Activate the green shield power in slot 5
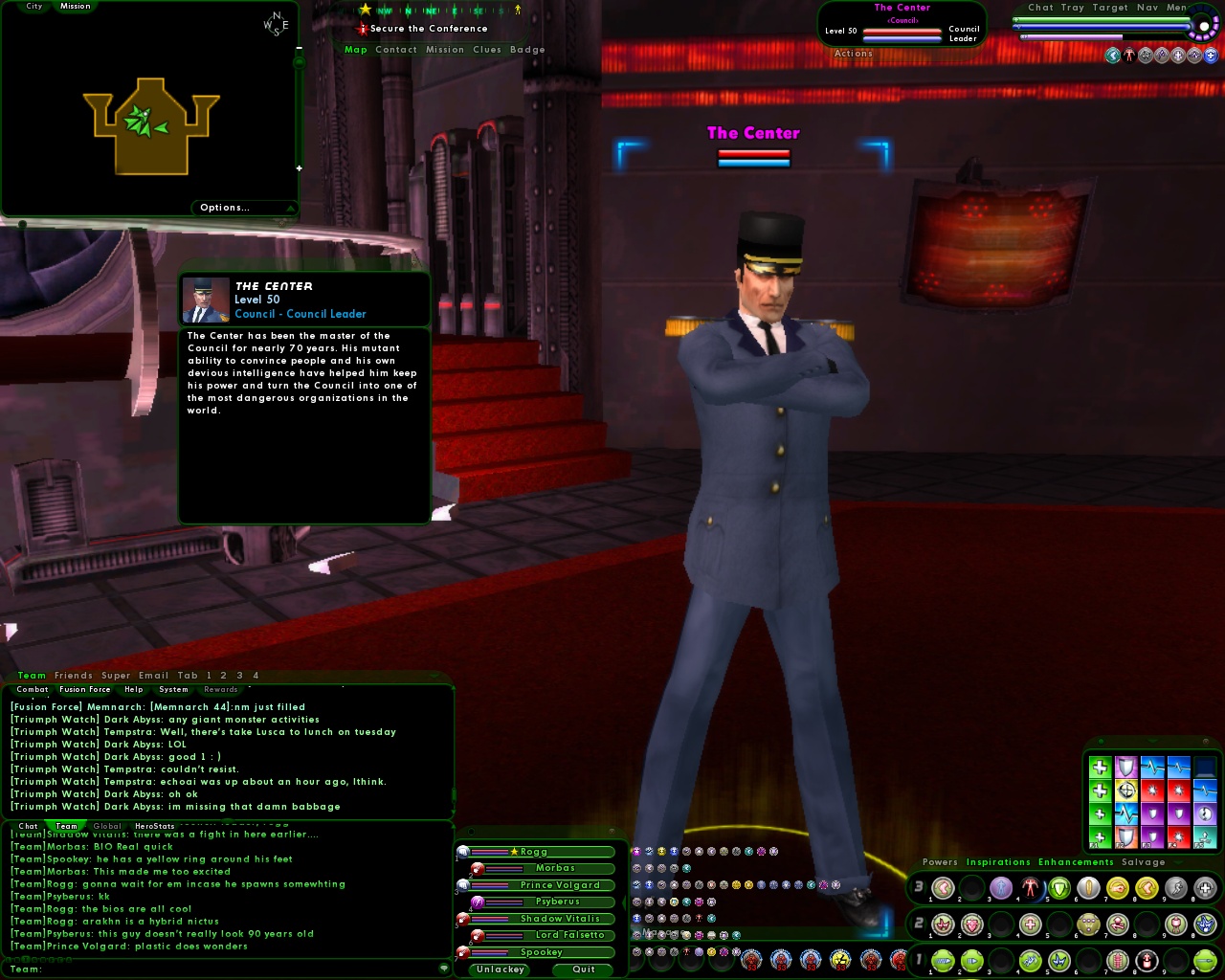 (x=1059, y=887)
